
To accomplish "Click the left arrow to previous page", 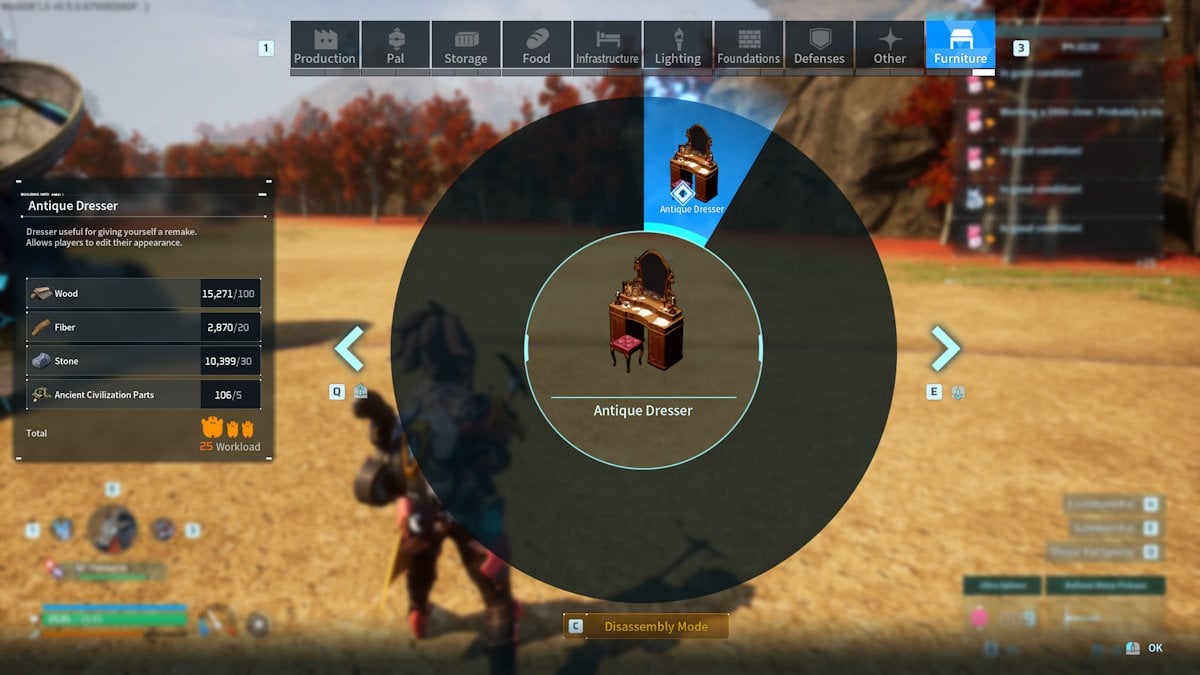I will coord(349,348).
